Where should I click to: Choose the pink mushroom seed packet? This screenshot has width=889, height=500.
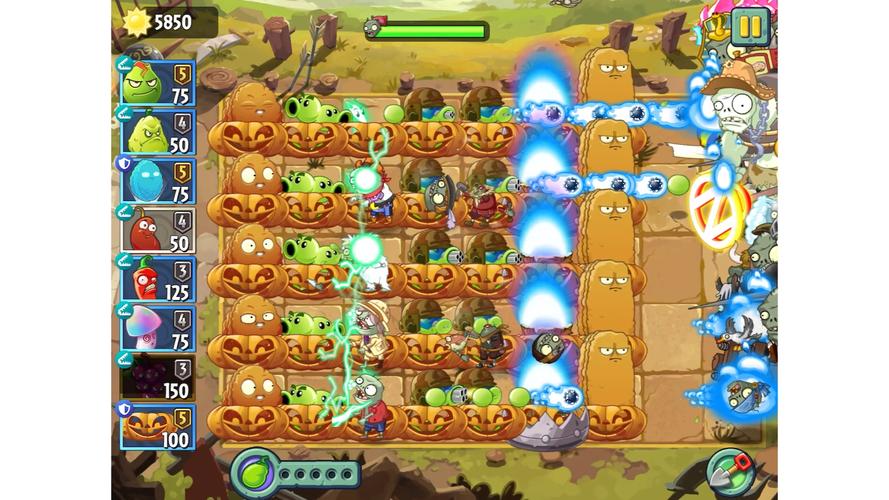[x=158, y=327]
